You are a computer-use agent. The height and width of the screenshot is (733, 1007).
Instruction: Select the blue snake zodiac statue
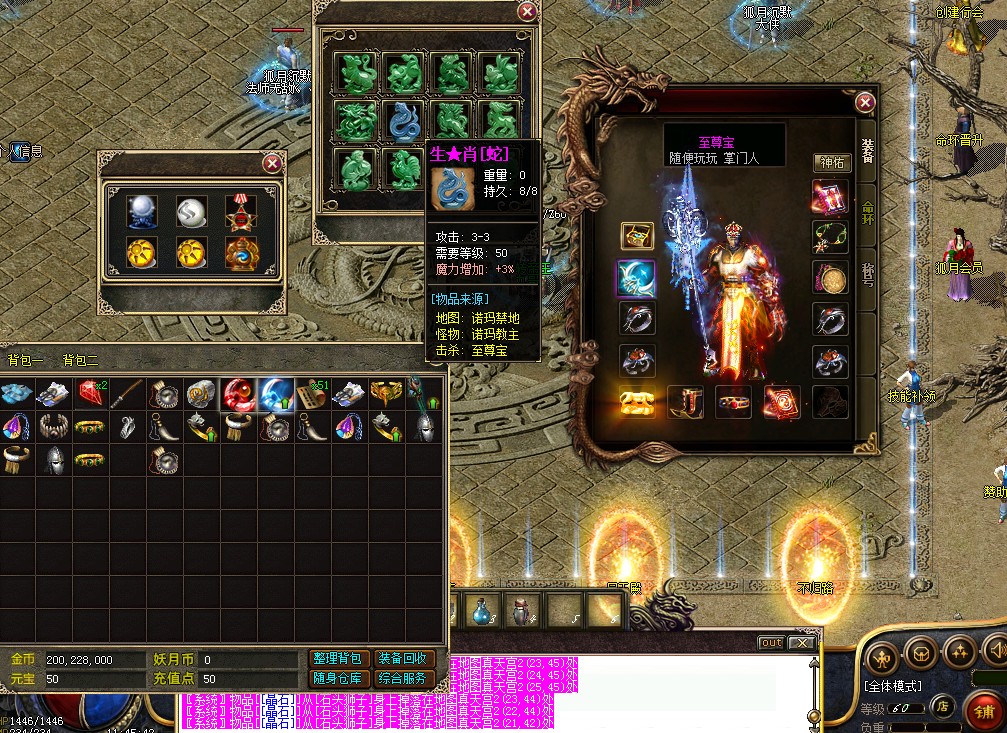pyautogui.click(x=404, y=121)
